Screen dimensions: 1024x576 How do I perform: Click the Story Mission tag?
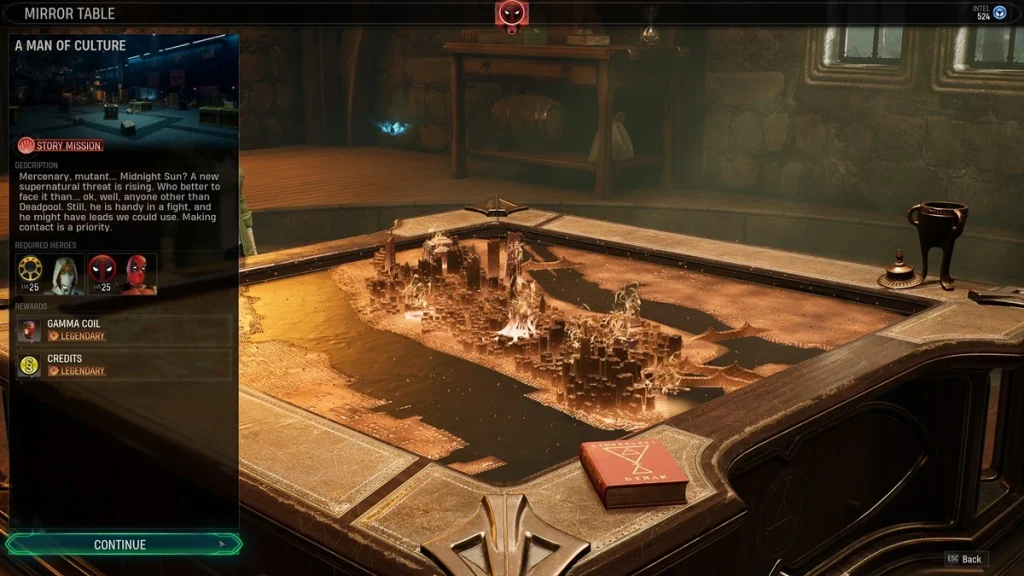(x=61, y=146)
